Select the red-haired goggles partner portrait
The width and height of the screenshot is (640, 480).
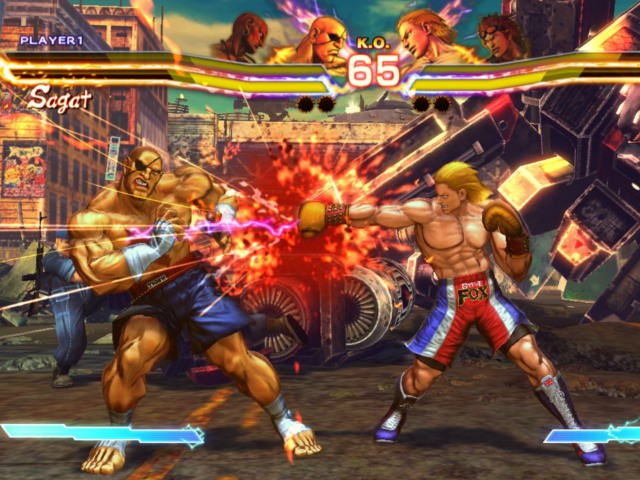pyautogui.click(x=502, y=38)
